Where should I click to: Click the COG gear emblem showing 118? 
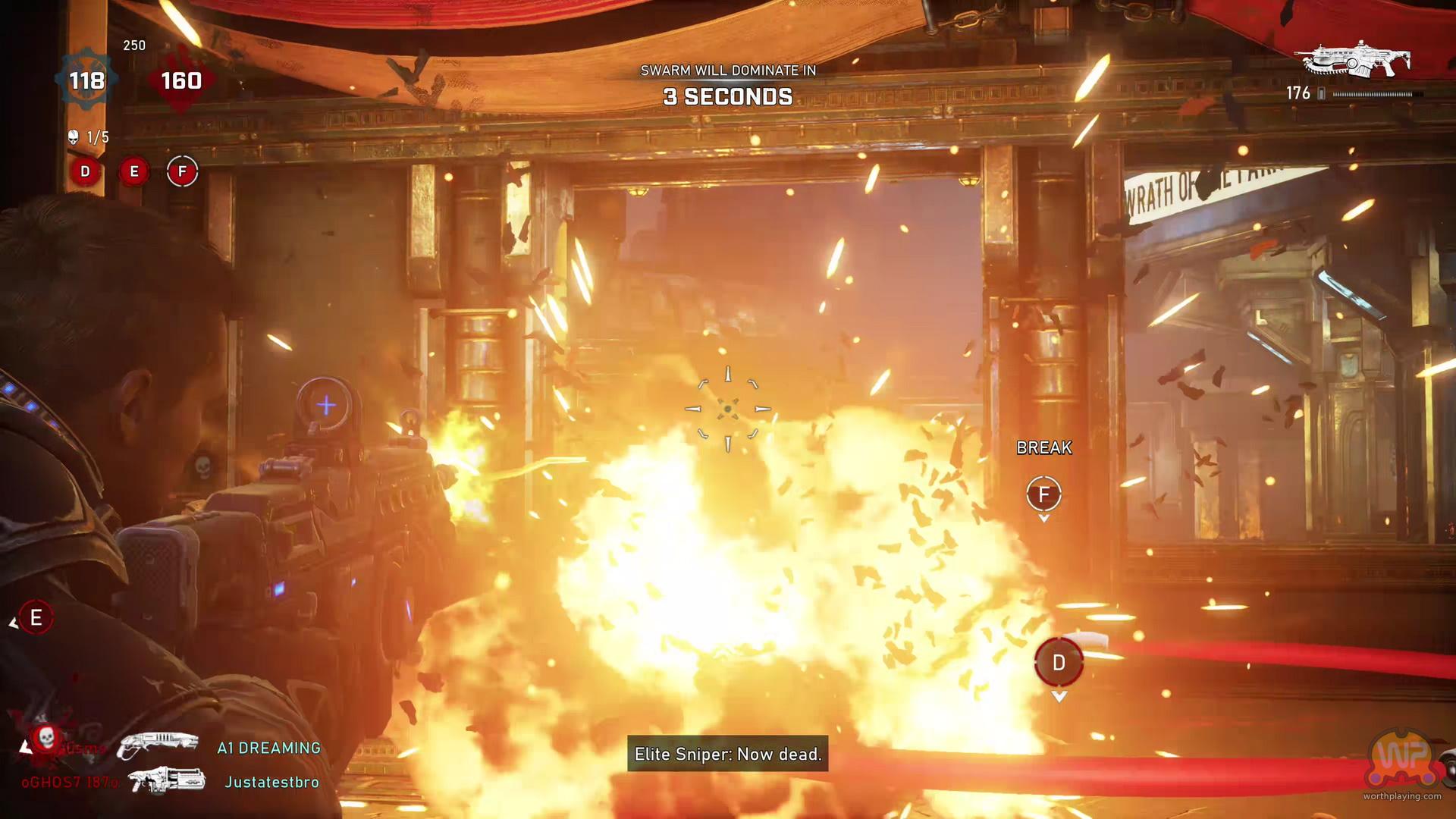(86, 80)
